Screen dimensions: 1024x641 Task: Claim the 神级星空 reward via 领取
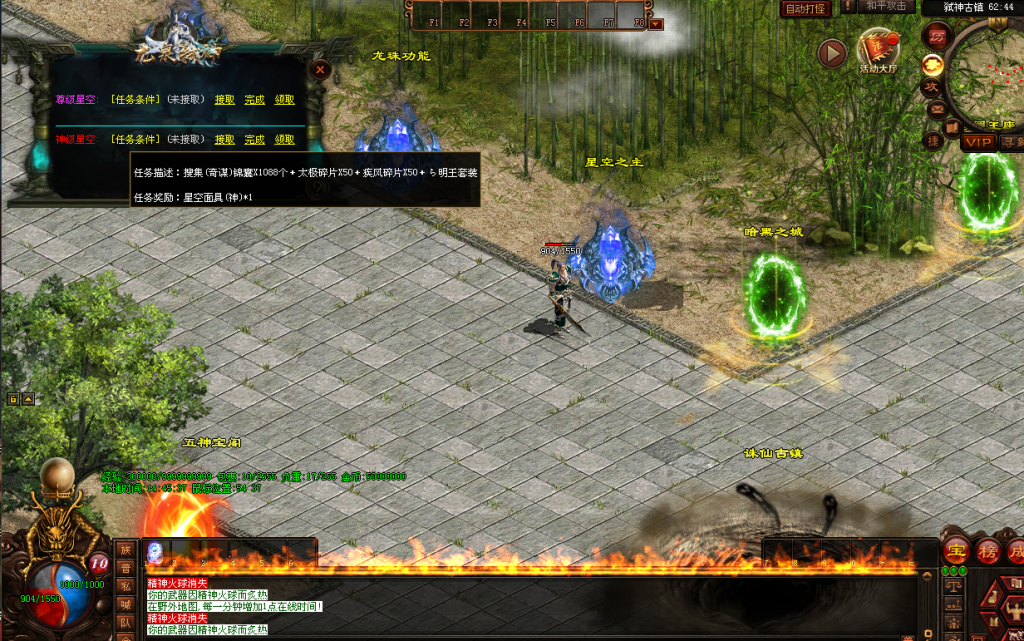pyautogui.click(x=285, y=140)
